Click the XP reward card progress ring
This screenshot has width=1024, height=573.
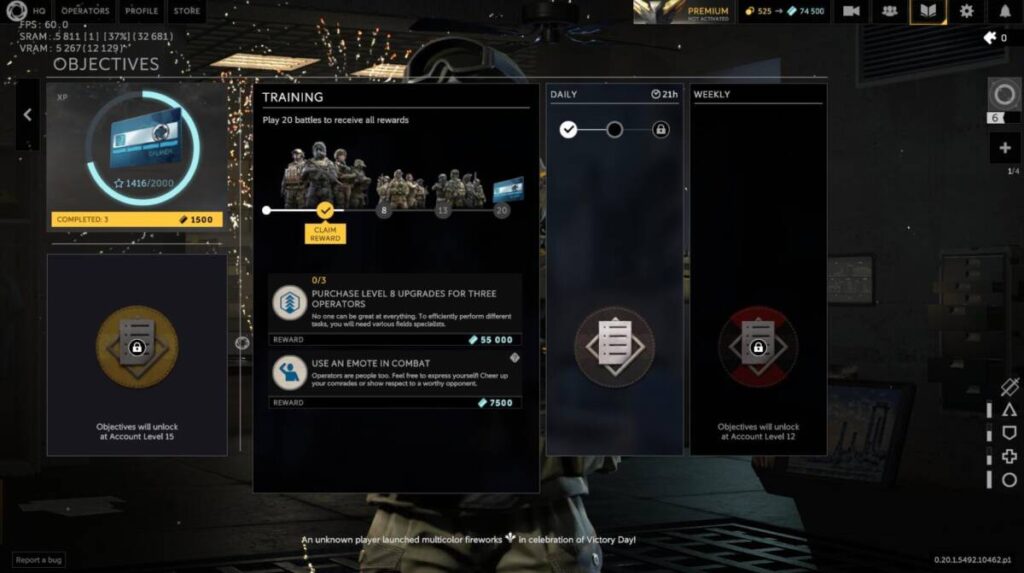136,142
